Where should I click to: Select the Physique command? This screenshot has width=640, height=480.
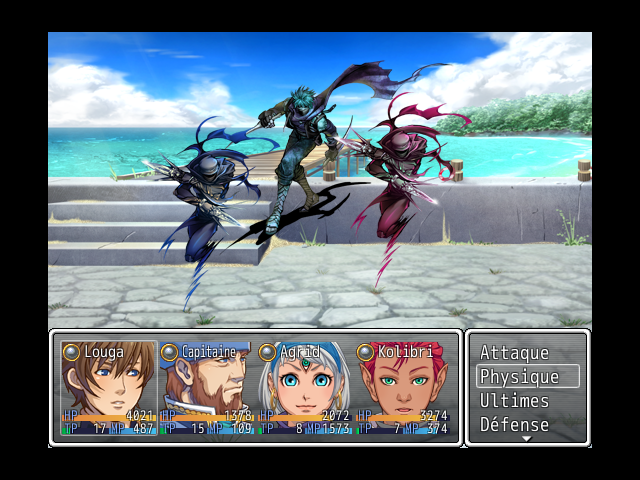519,377
